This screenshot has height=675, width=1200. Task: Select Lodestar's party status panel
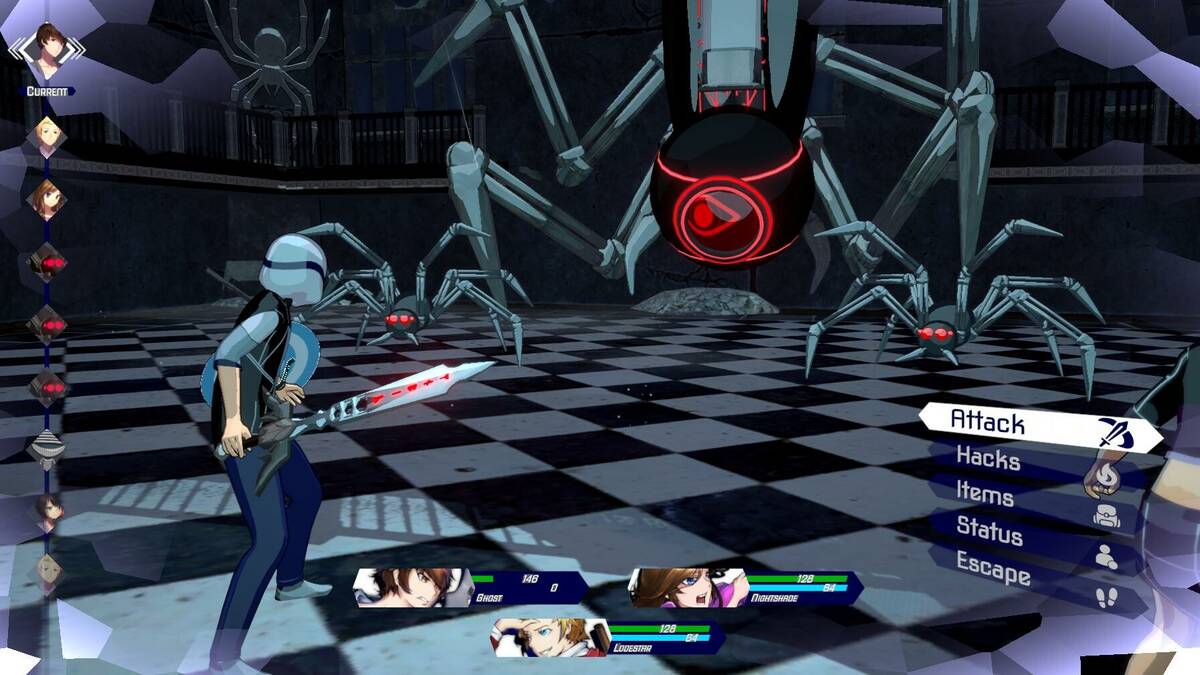[608, 637]
